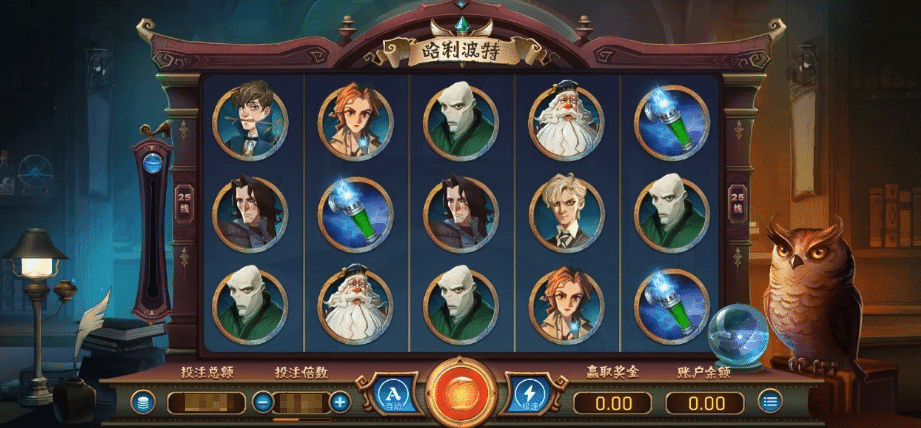Enable auto spin with the A button
Viewport: 921px width, 428px height.
point(394,397)
